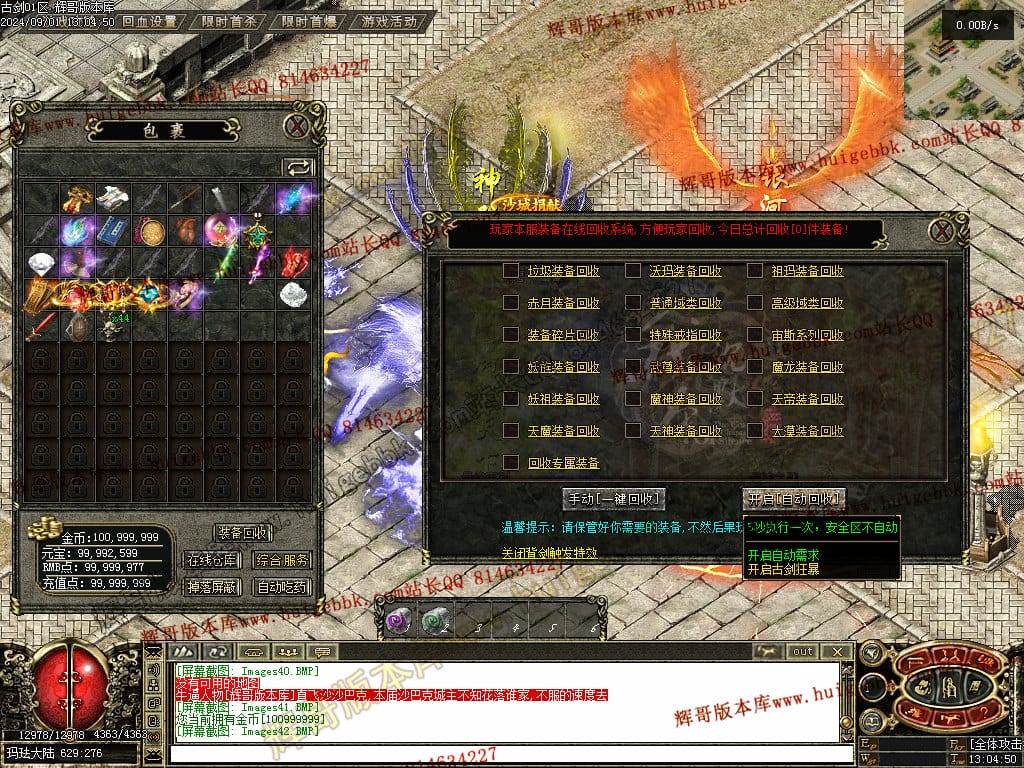The height and width of the screenshot is (768, 1024).
Task: Tick 回收专属装备 checkbox
Action: click(x=511, y=463)
